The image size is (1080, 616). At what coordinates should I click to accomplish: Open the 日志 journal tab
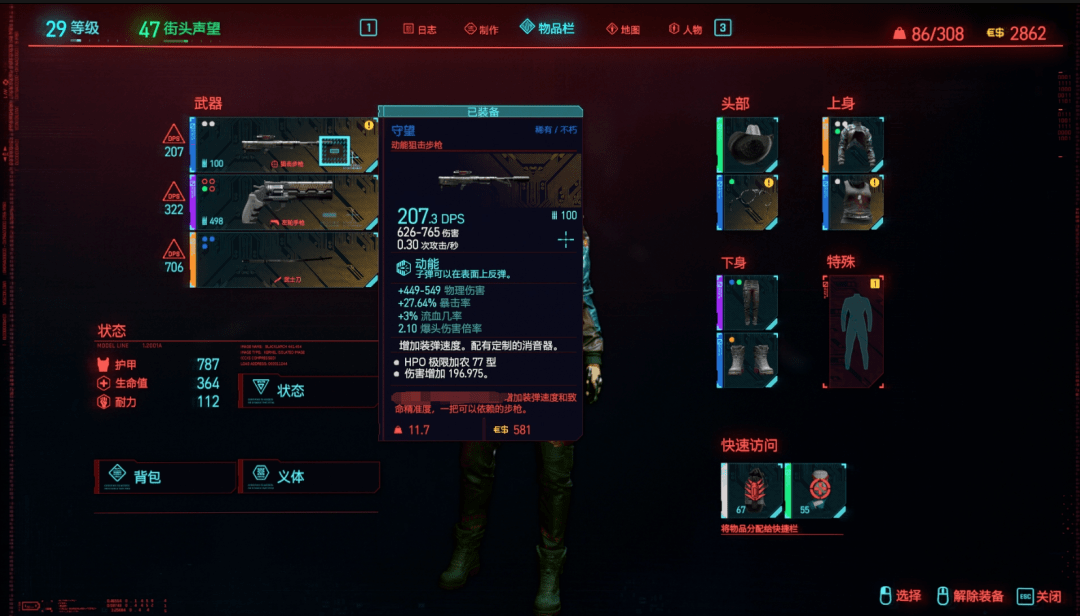coord(420,29)
